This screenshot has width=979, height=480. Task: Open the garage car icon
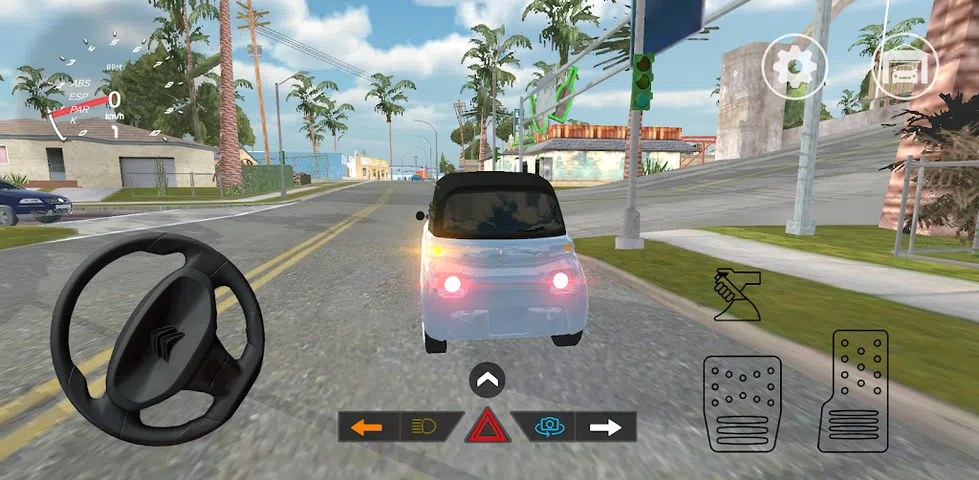click(905, 66)
